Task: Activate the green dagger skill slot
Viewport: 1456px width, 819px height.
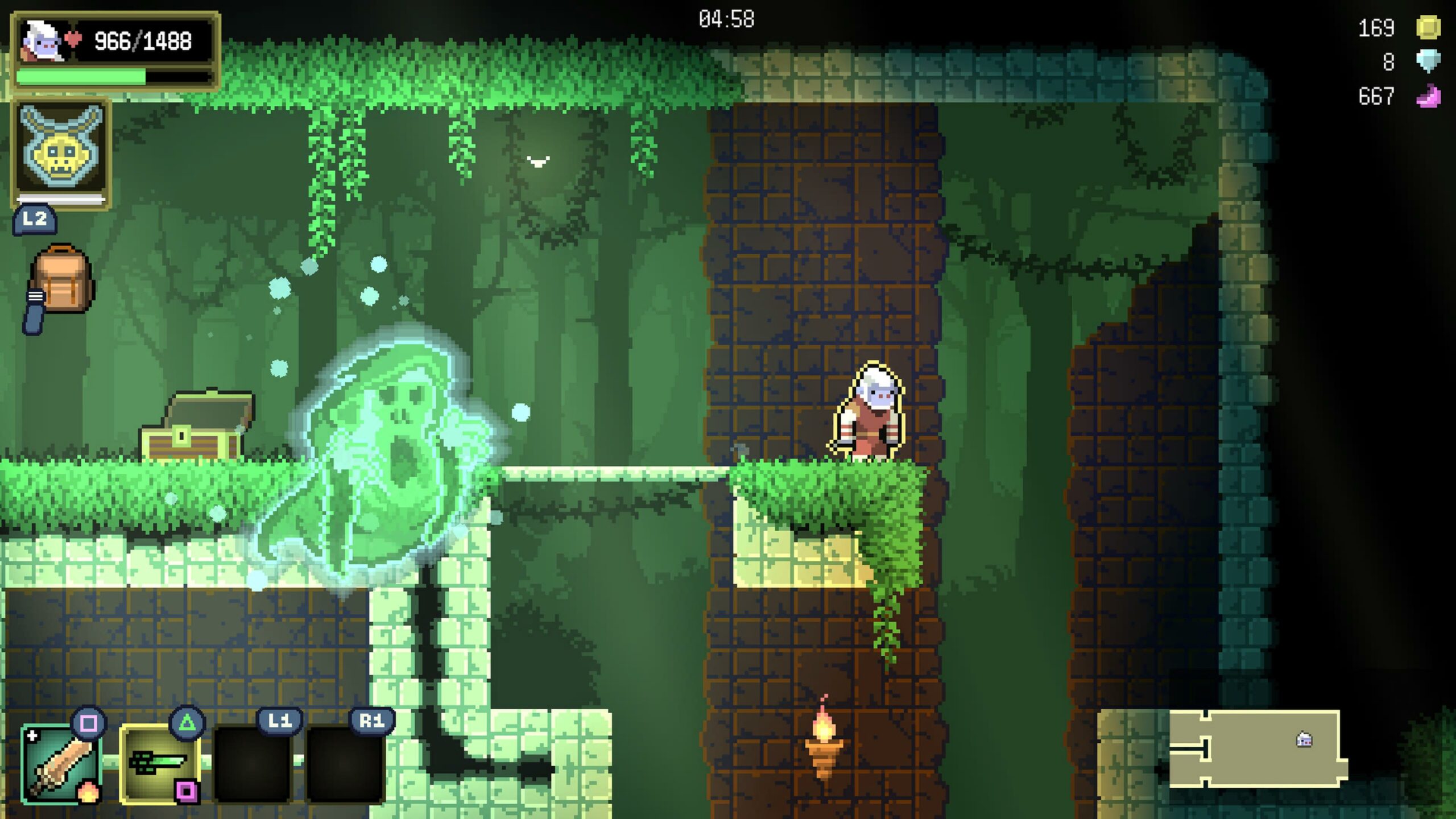Action: [159, 764]
